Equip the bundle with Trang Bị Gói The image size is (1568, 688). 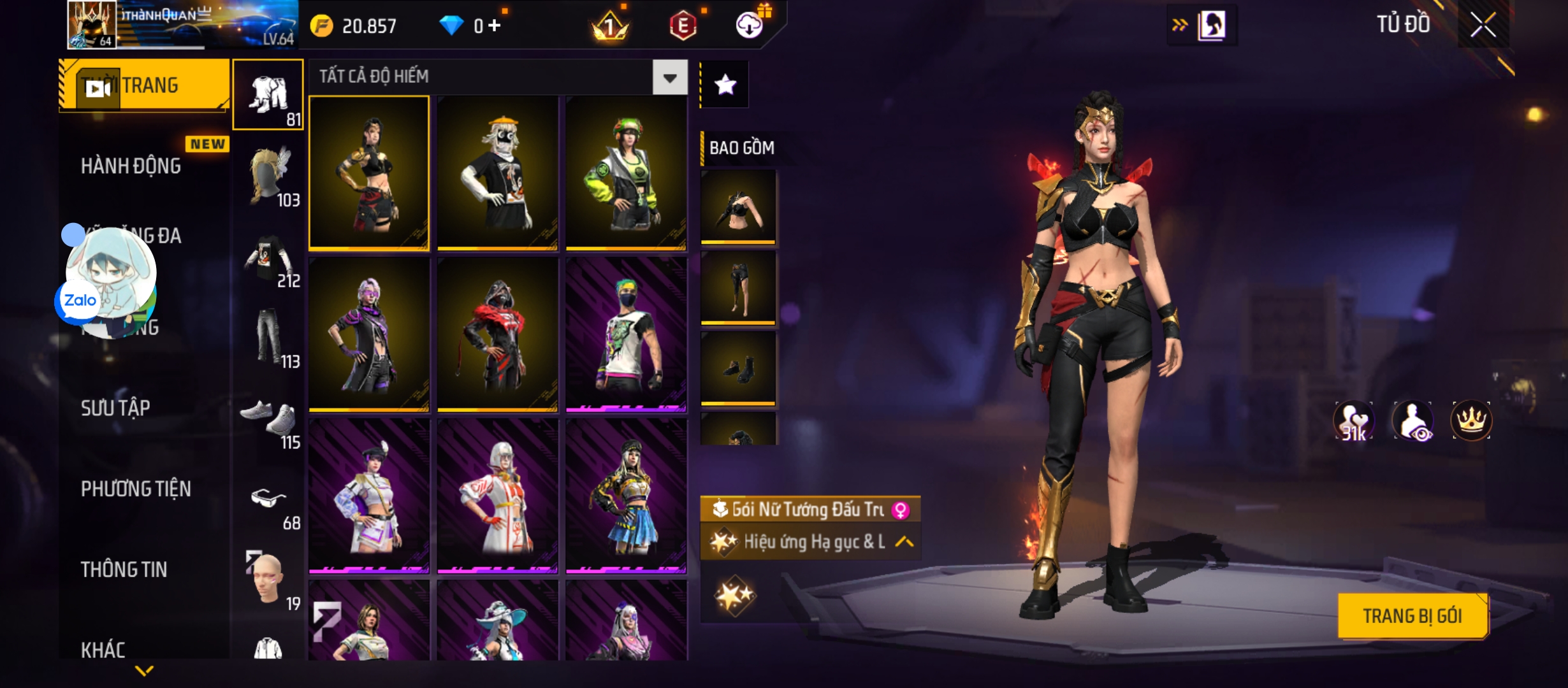coord(1412,616)
